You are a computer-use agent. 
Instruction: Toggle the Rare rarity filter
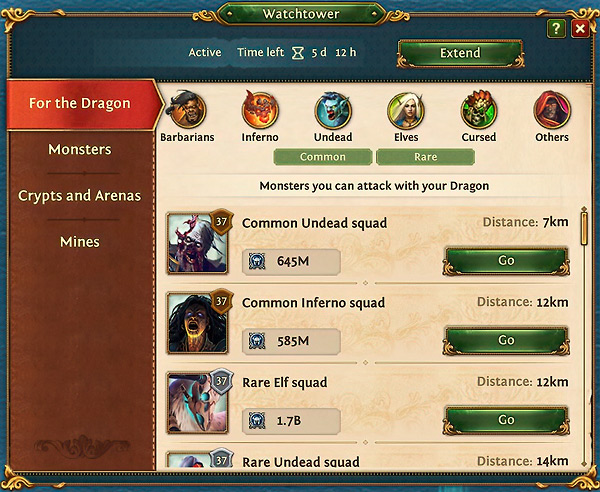coord(426,157)
